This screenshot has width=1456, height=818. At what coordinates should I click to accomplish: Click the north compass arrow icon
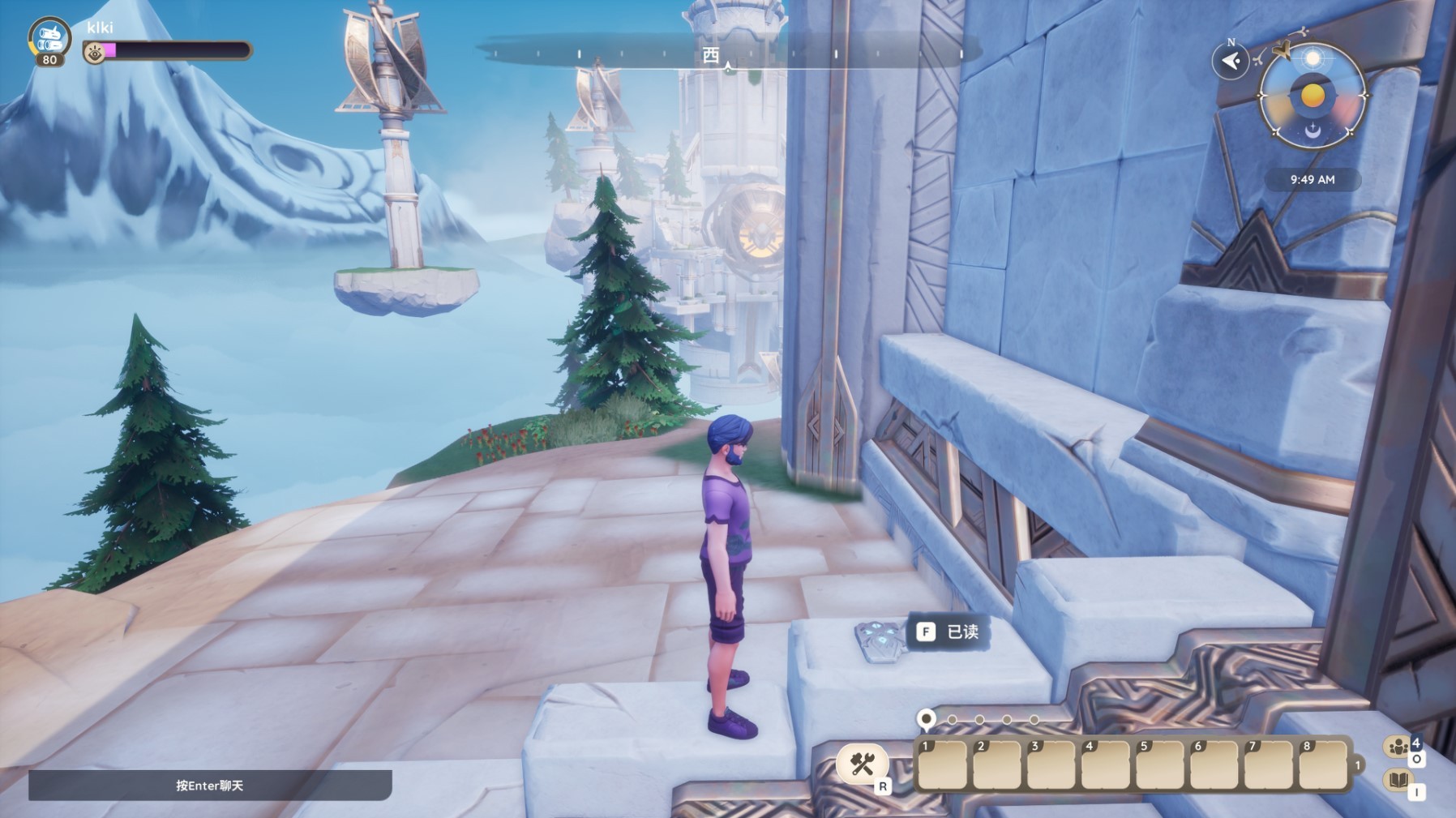[x=1230, y=61]
